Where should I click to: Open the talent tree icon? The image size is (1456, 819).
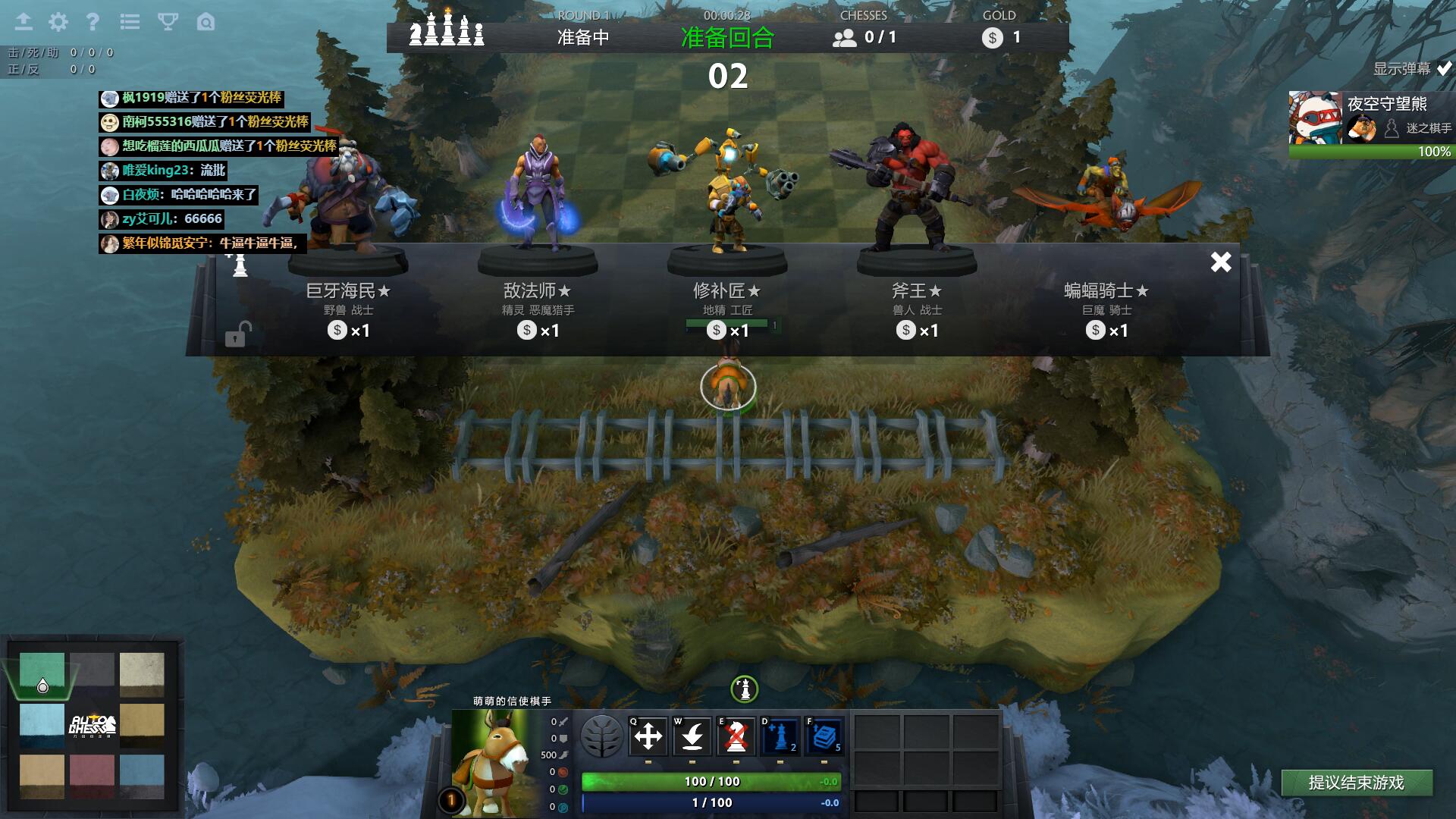(x=601, y=736)
